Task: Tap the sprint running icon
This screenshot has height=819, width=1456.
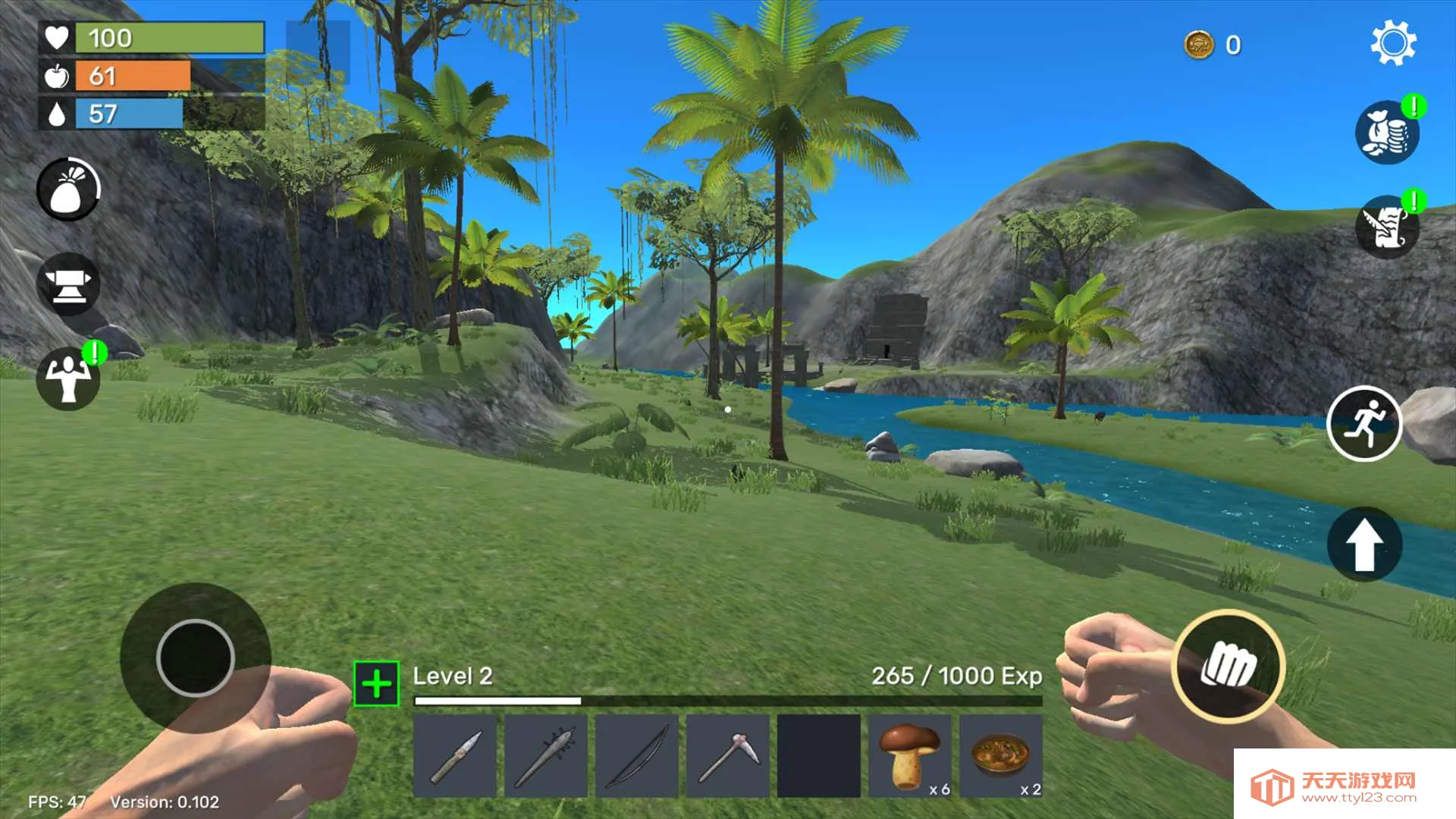Action: tap(1365, 425)
